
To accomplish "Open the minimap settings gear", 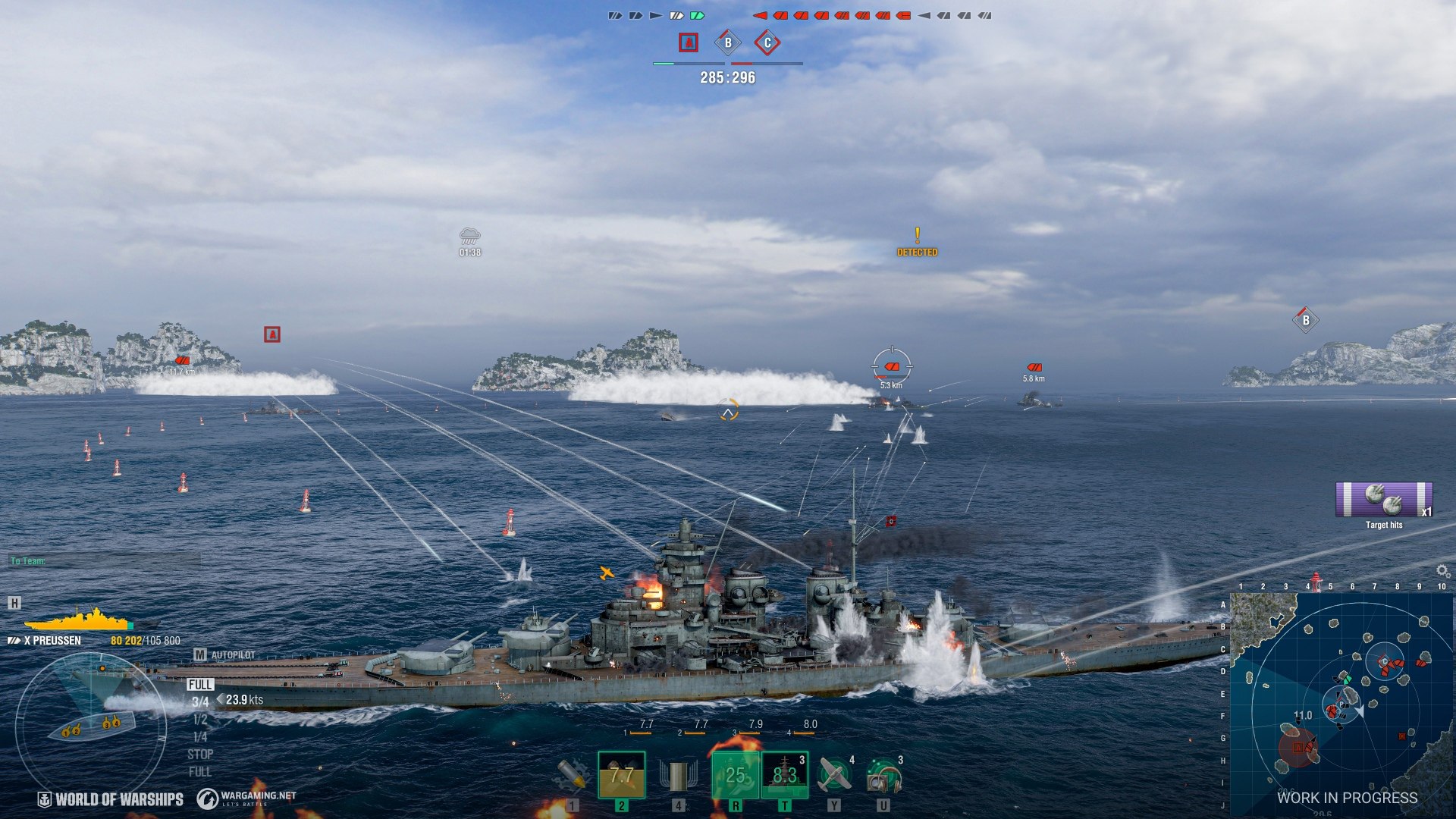I will 1442,571.
